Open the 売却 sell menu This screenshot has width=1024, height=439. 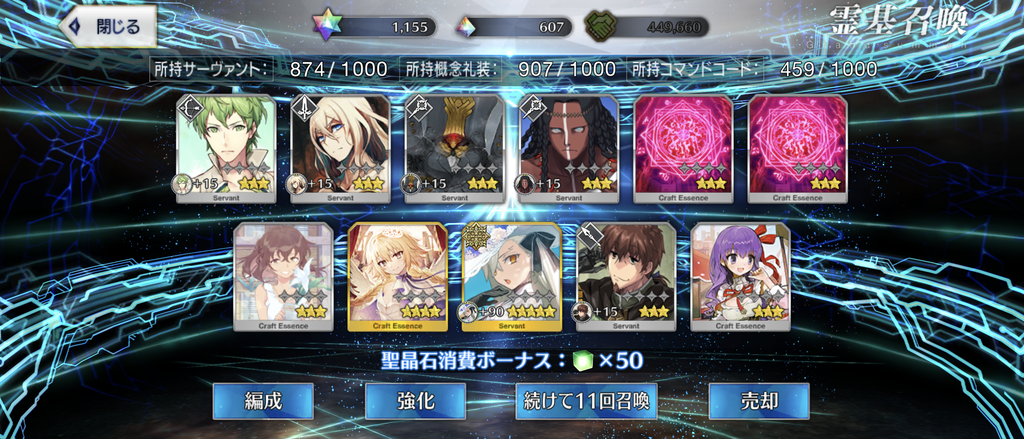[x=758, y=401]
